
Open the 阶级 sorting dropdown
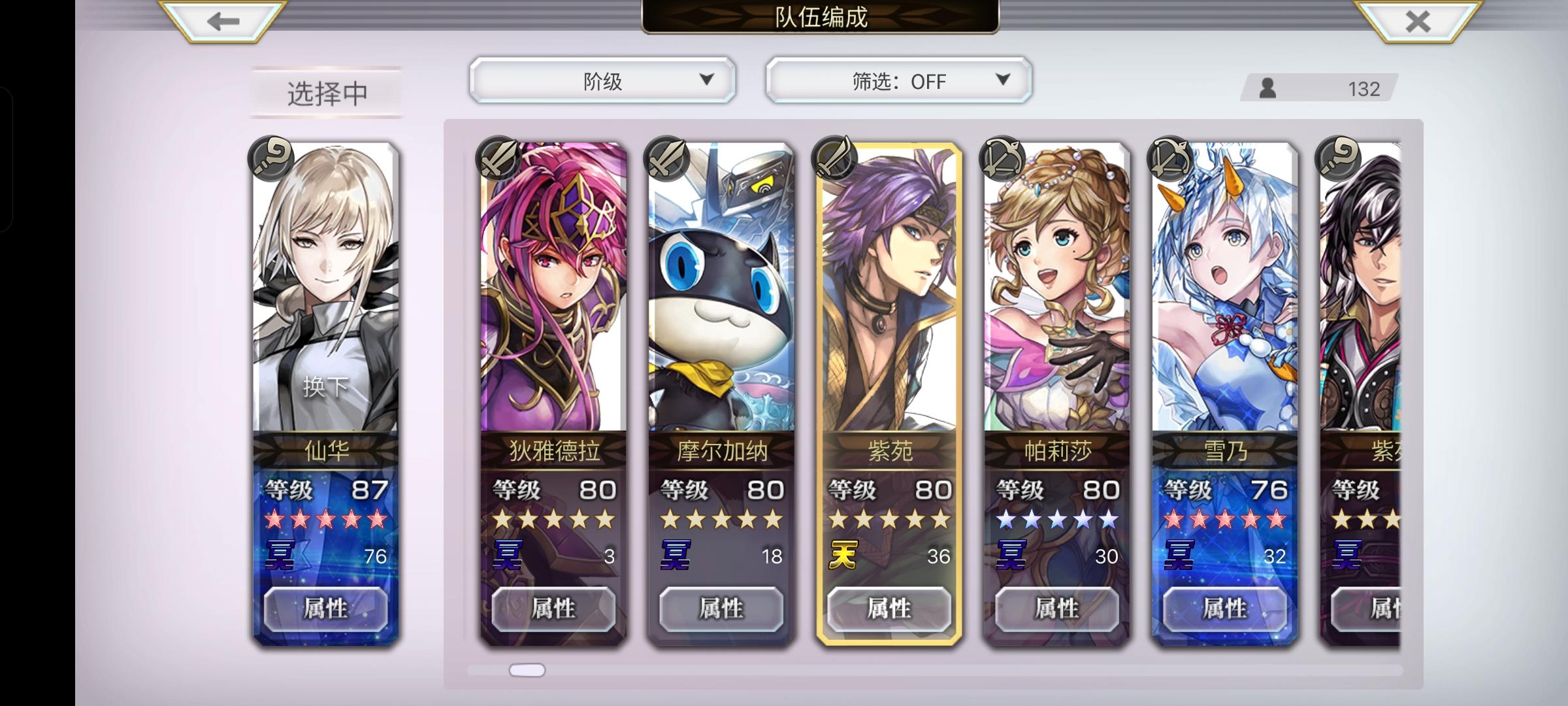[601, 80]
